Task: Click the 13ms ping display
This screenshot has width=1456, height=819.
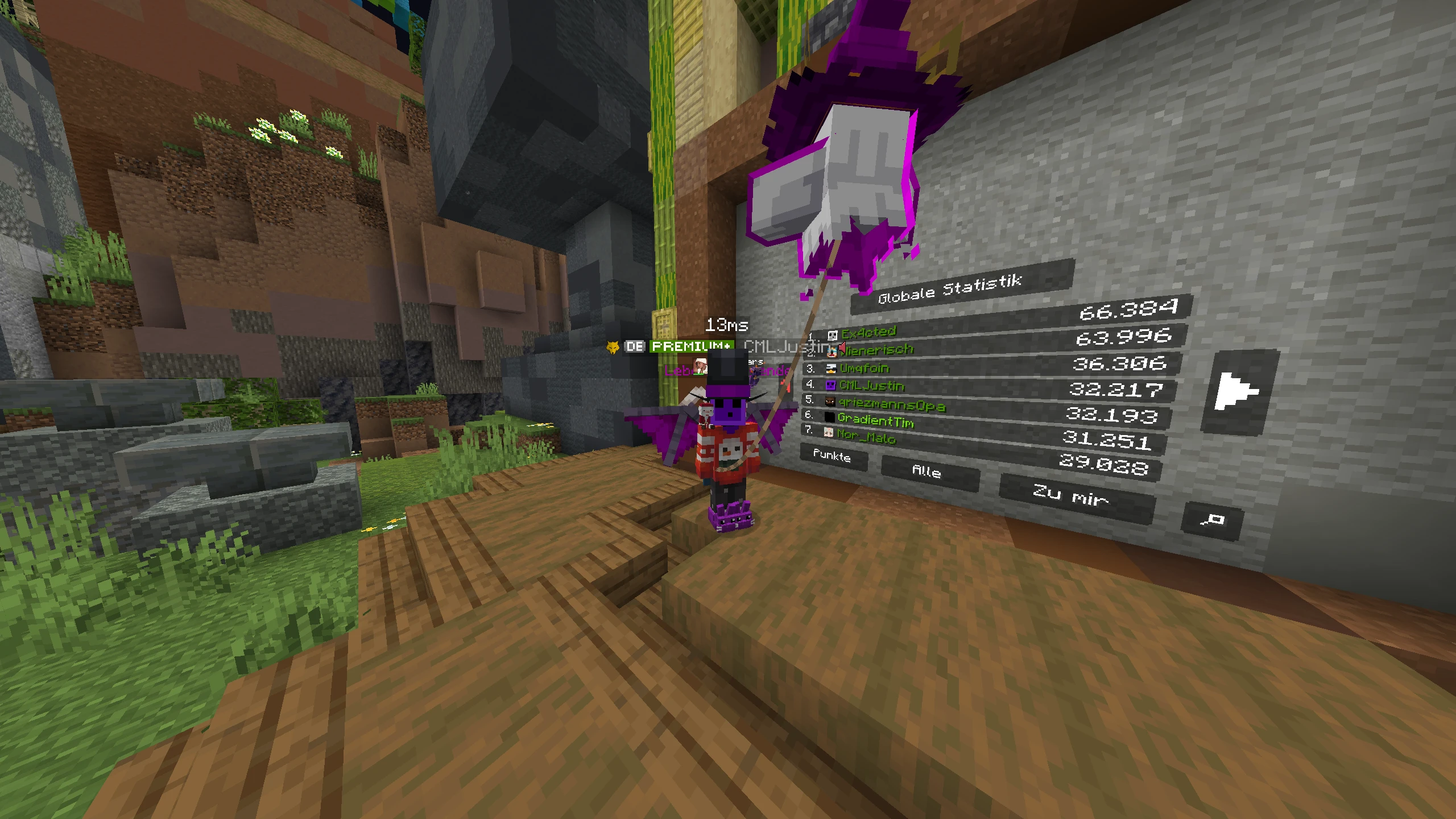Action: 726,325
